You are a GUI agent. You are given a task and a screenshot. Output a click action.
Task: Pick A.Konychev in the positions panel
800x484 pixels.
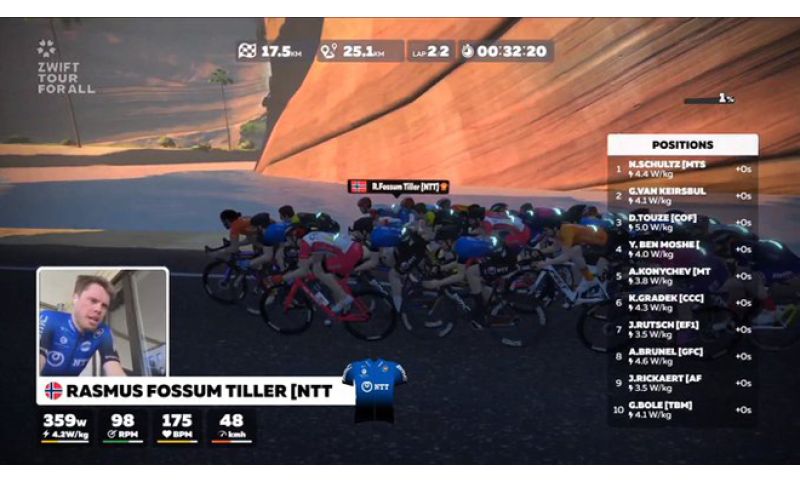click(682, 274)
